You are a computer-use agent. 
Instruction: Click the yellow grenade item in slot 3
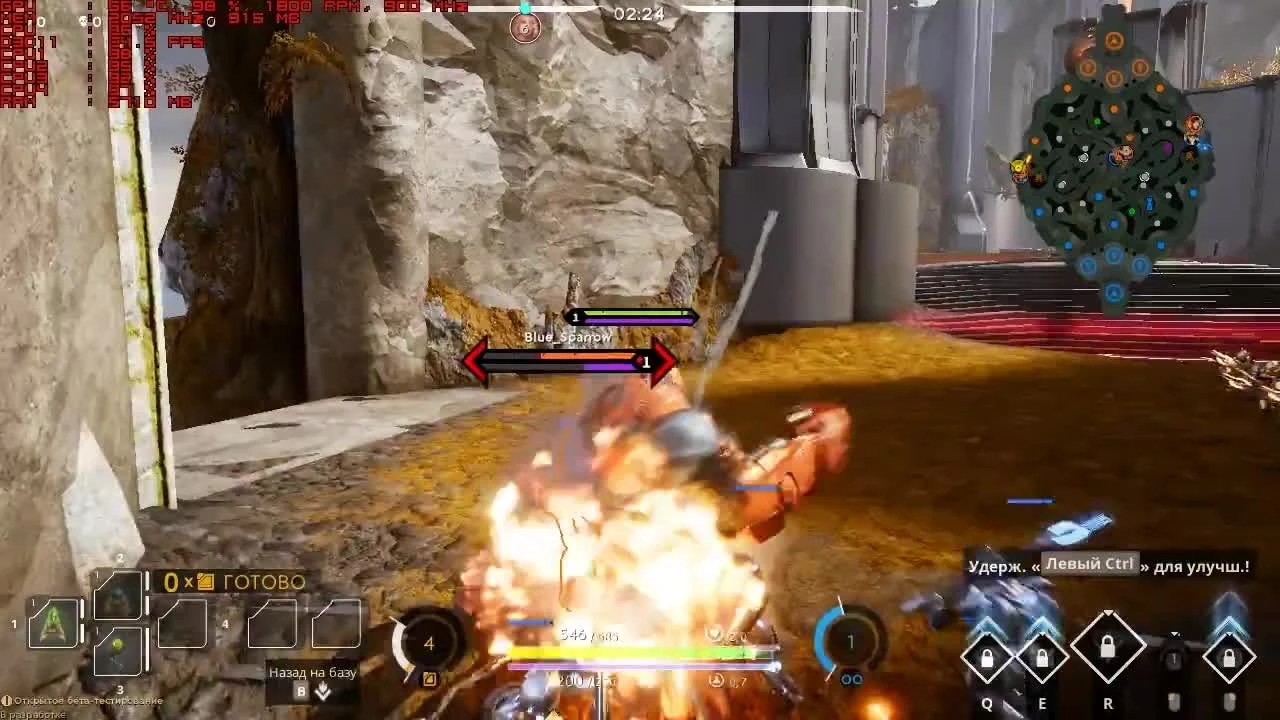coord(117,652)
